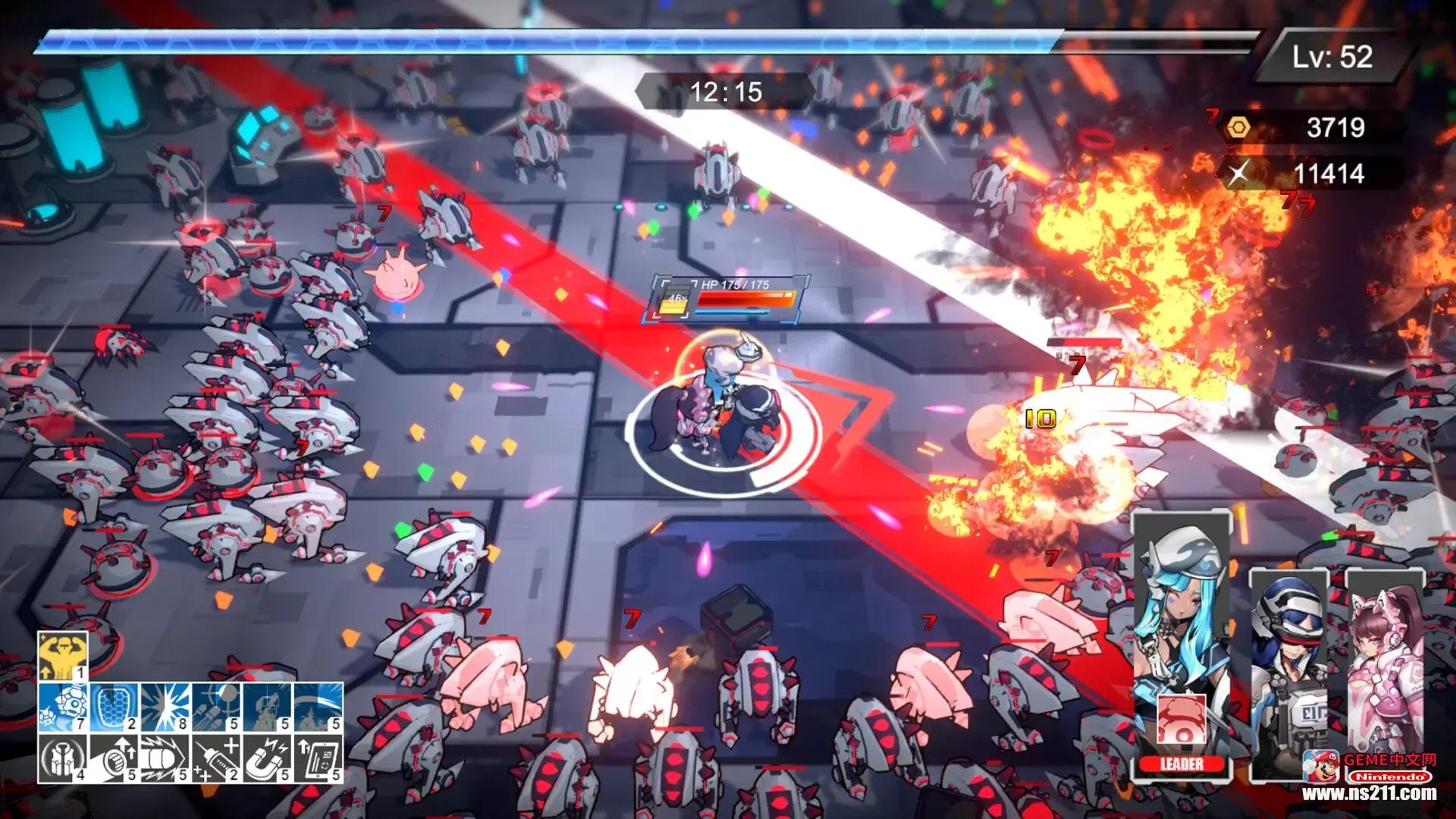The image size is (1456, 819).
Task: Click the bullet with arrows passive icon
Action: click(x=115, y=758)
